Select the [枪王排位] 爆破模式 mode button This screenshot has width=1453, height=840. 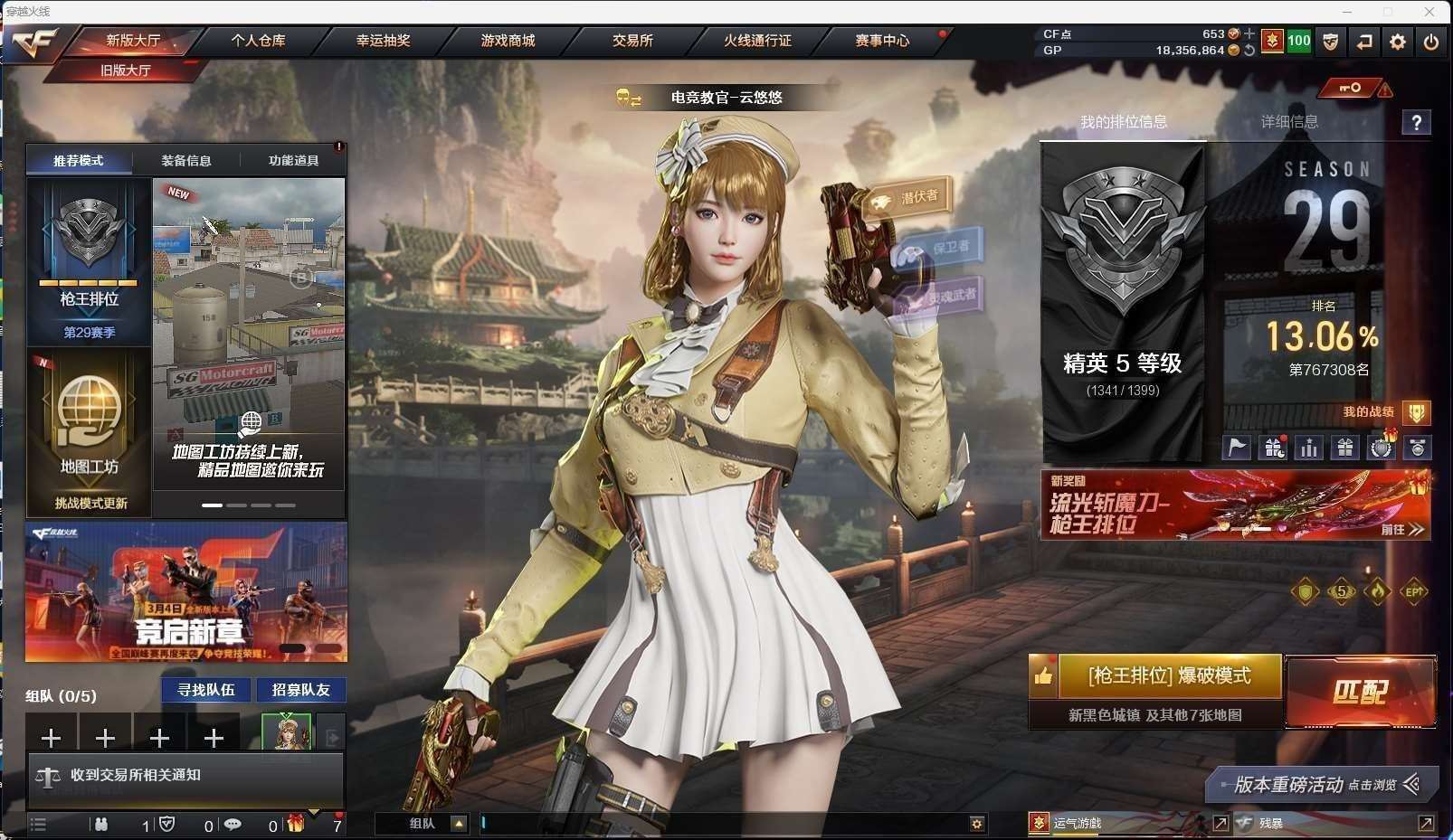click(1169, 676)
